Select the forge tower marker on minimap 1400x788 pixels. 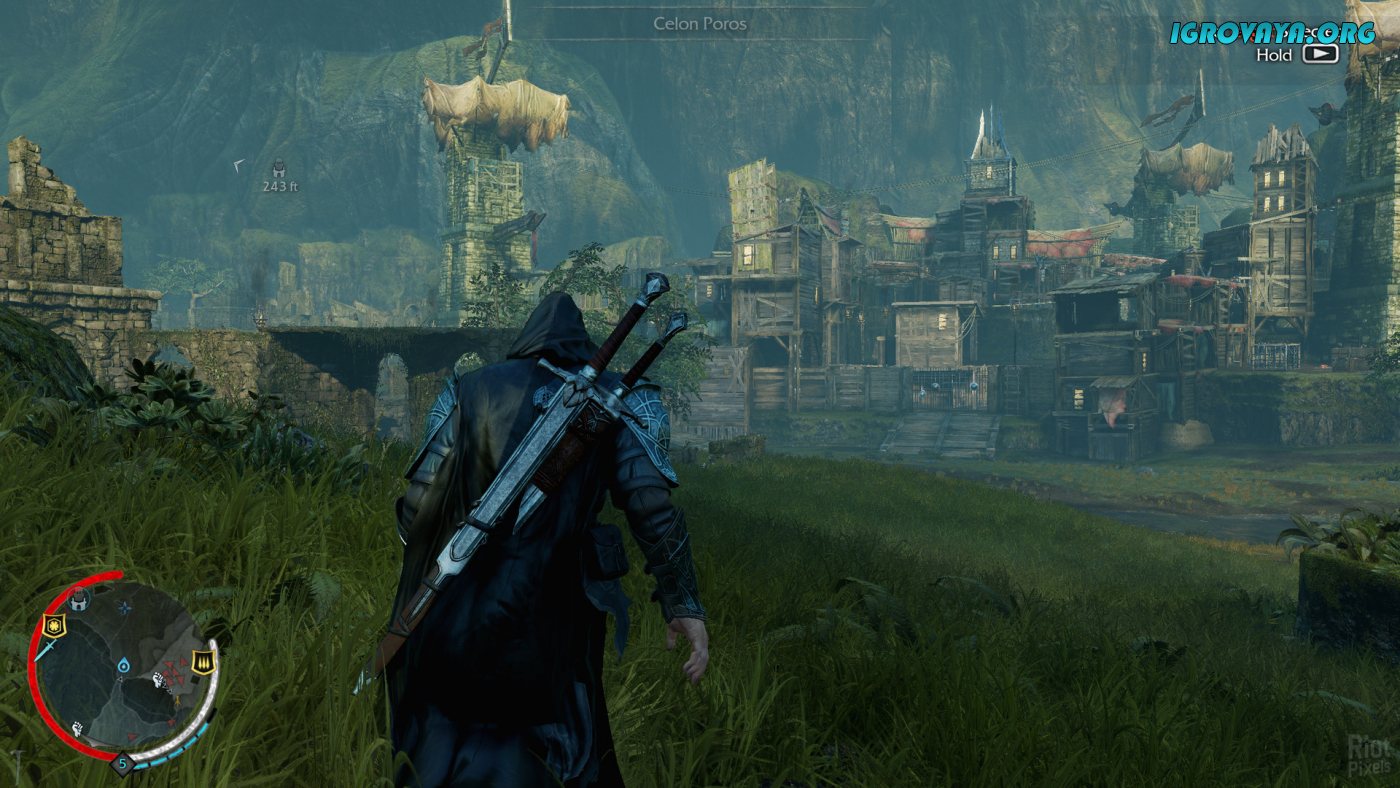click(x=79, y=601)
